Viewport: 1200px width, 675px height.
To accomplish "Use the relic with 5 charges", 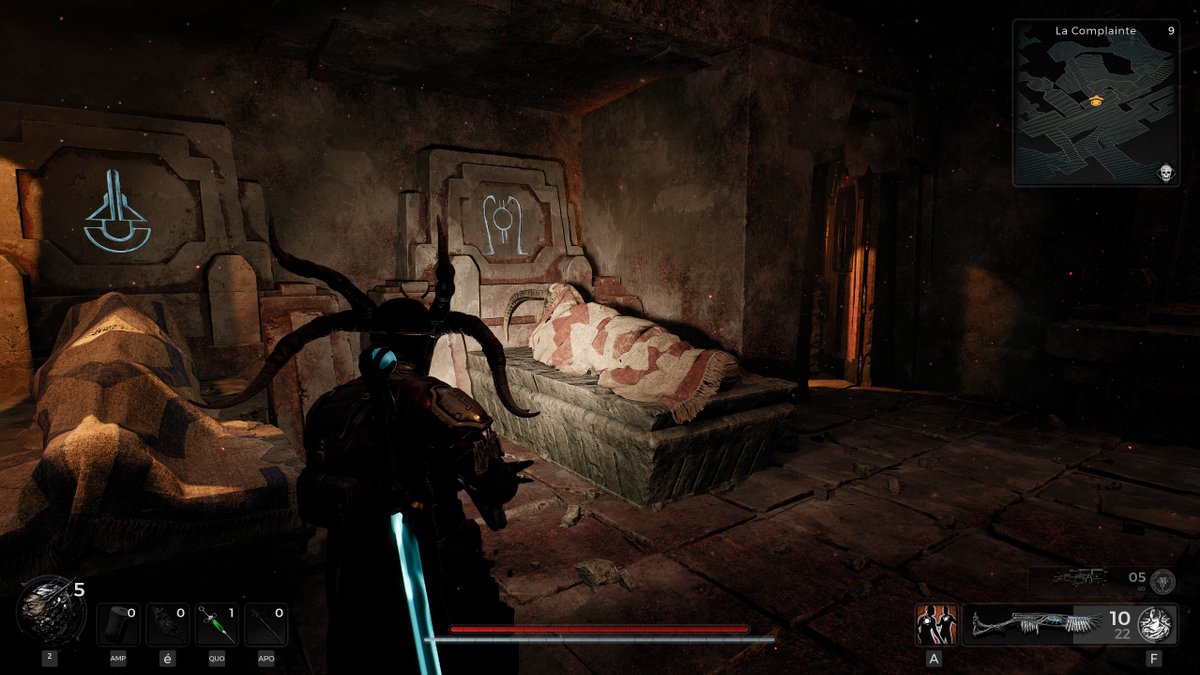I will pyautogui.click(x=43, y=612).
